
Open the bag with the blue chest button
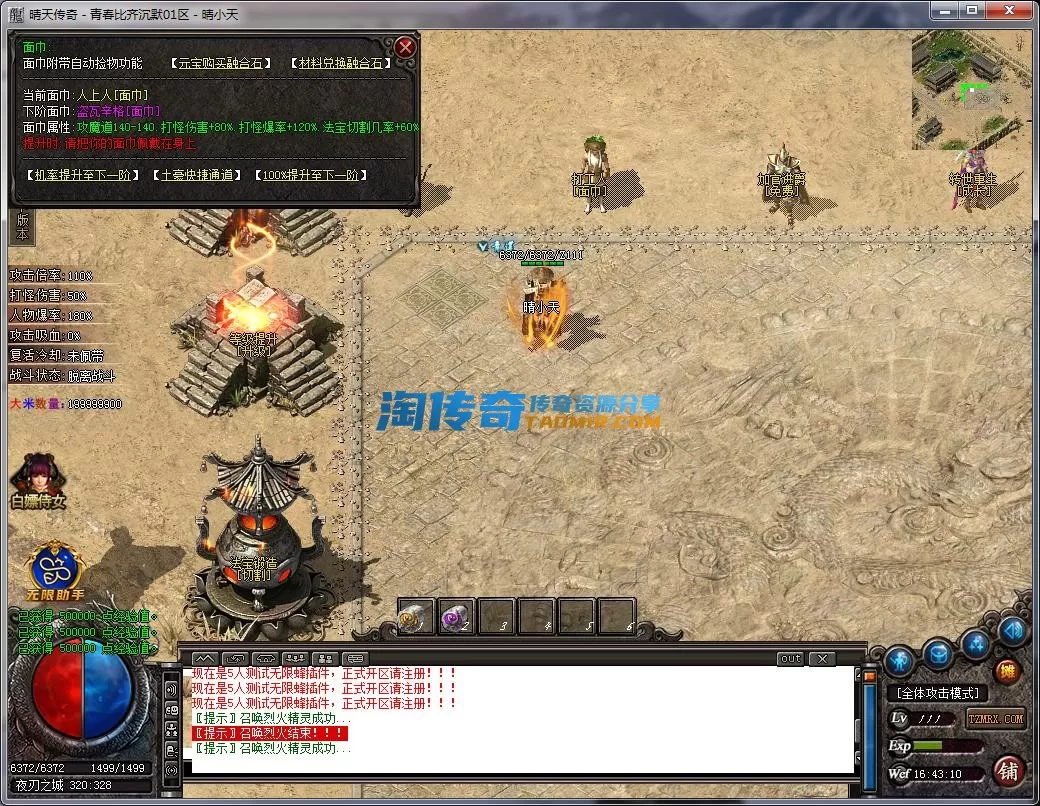pyautogui.click(x=937, y=655)
